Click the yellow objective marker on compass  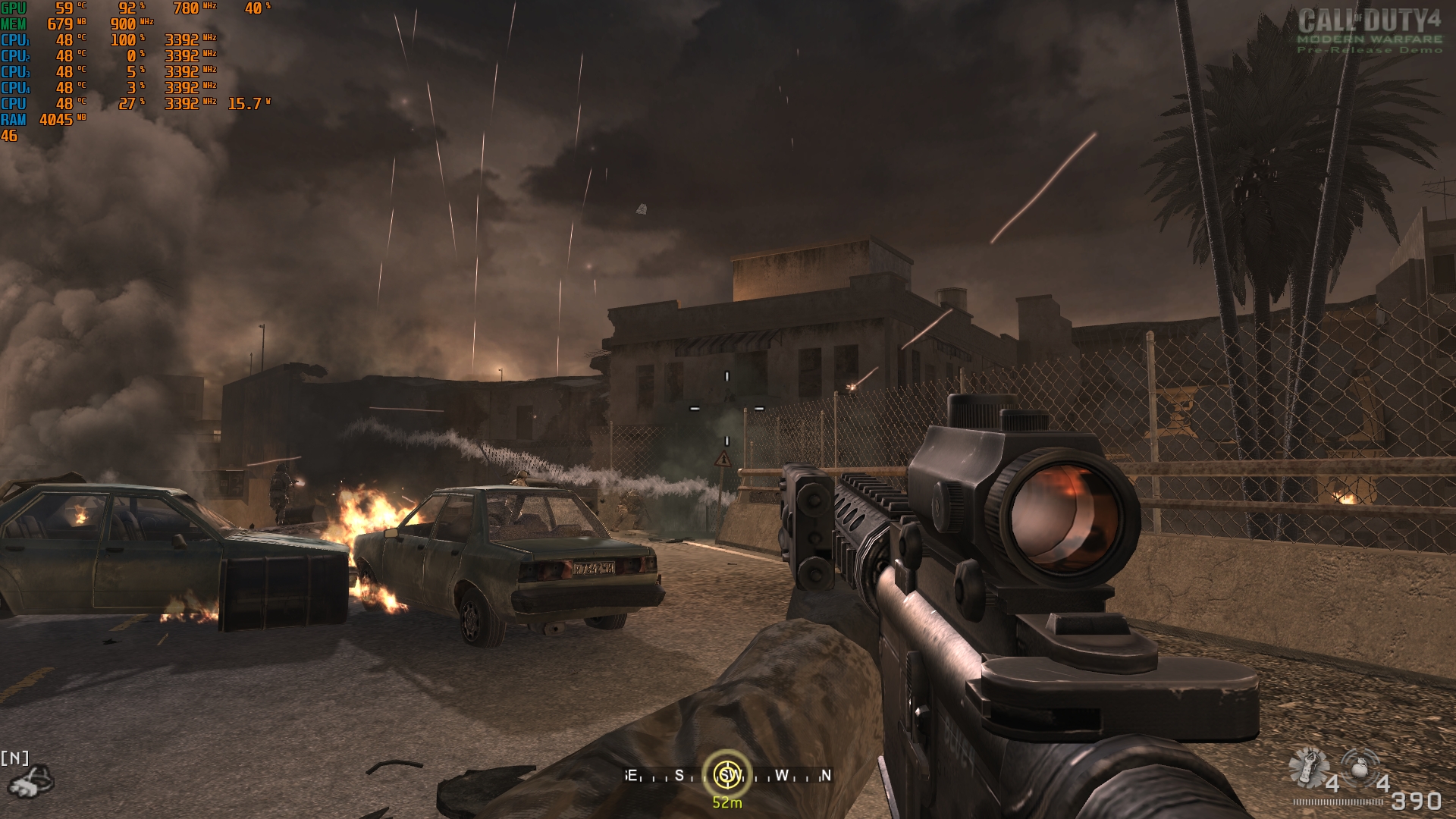point(727,774)
